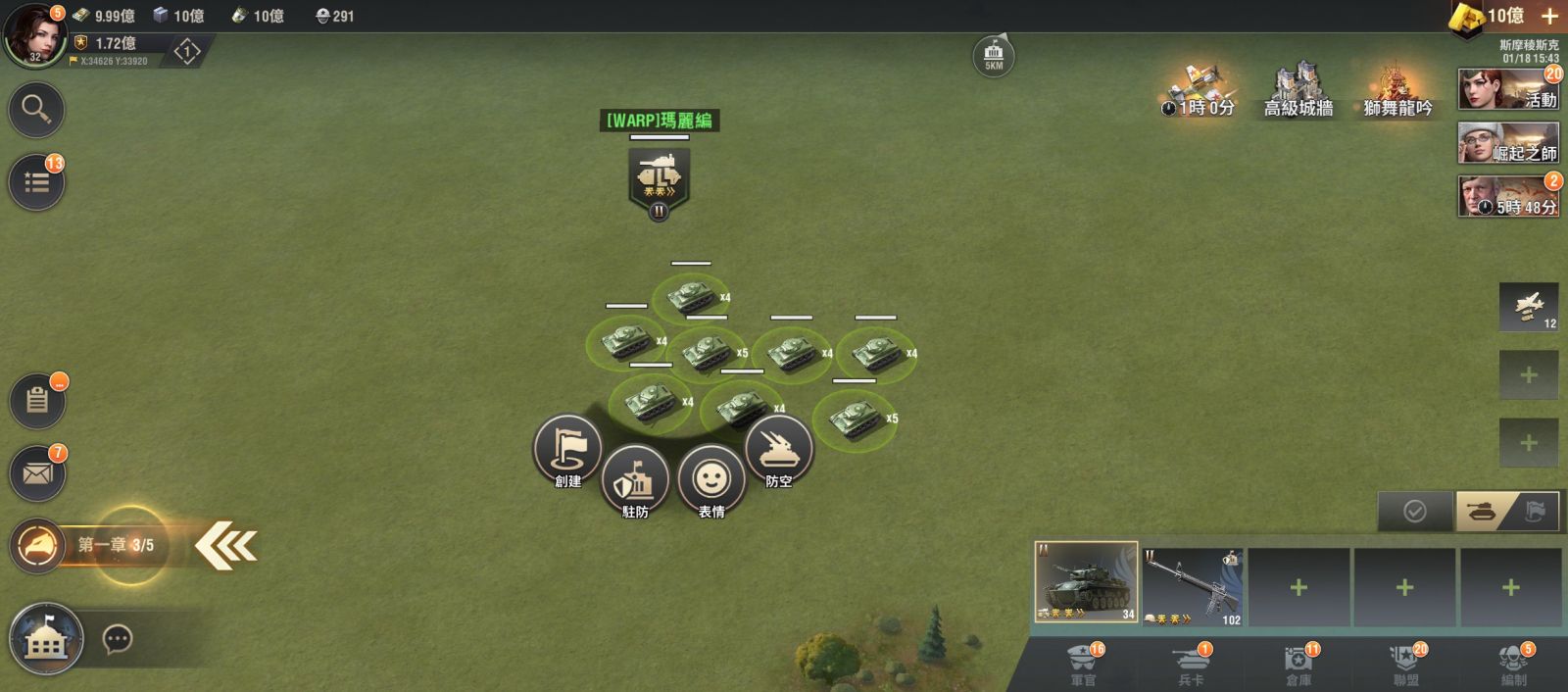The image size is (1568, 692).
Task: Open the chat speech bubble
Action: point(118,640)
